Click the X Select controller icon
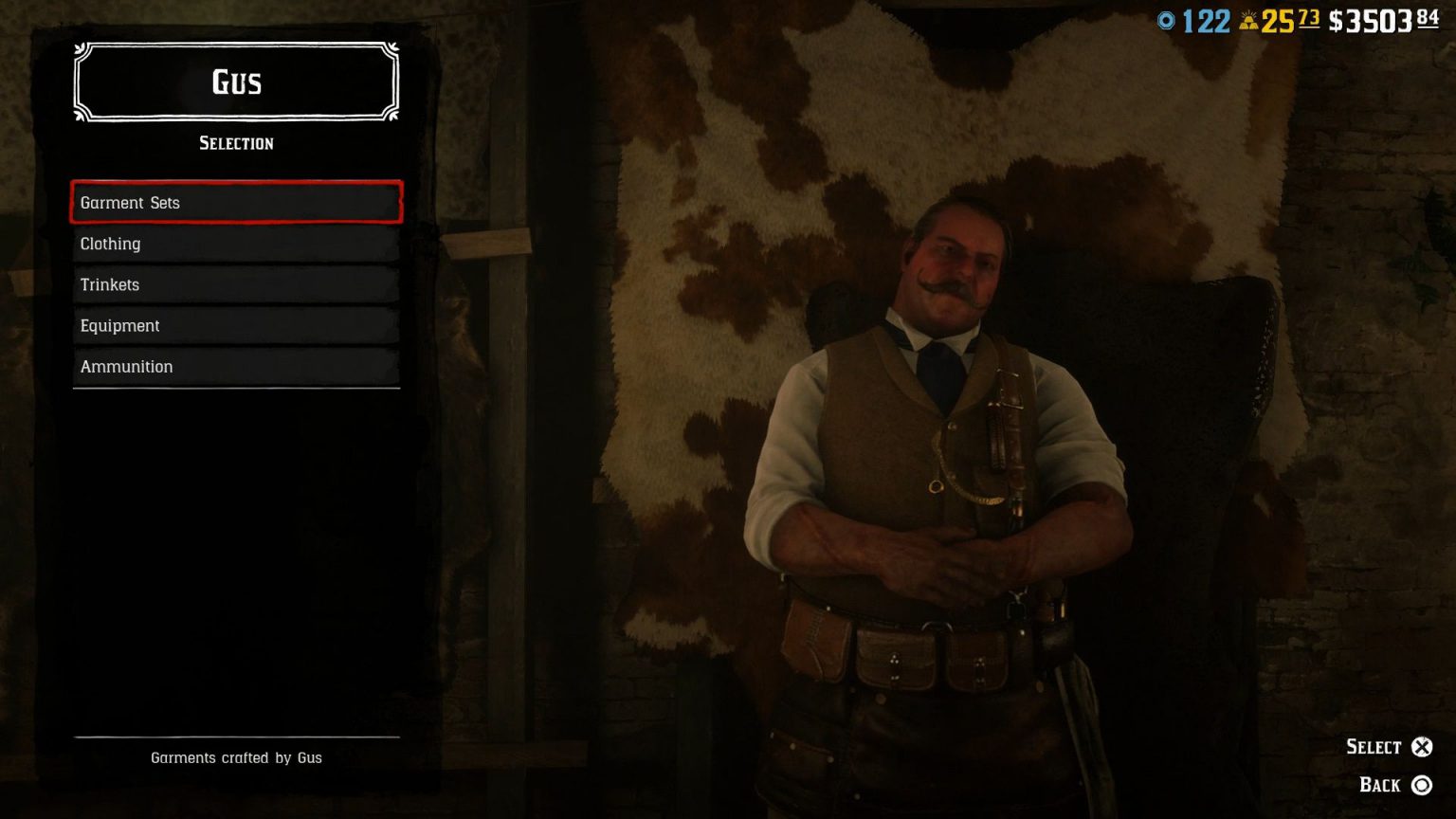 [x=1424, y=746]
